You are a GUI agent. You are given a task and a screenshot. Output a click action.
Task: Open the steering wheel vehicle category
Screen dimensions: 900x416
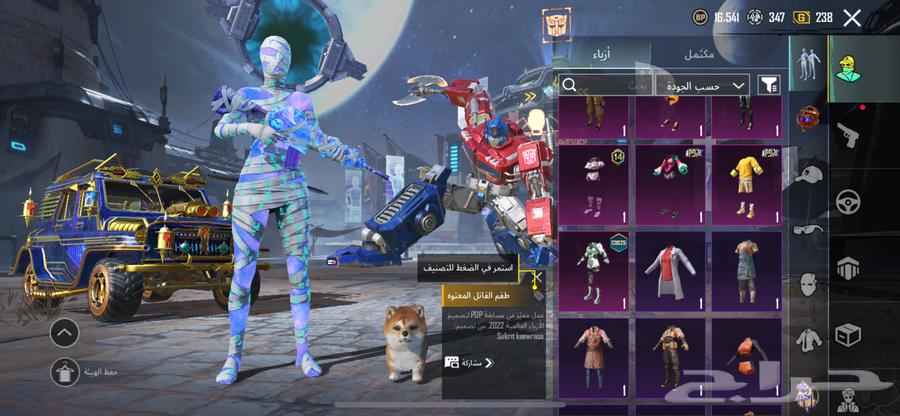tap(849, 200)
